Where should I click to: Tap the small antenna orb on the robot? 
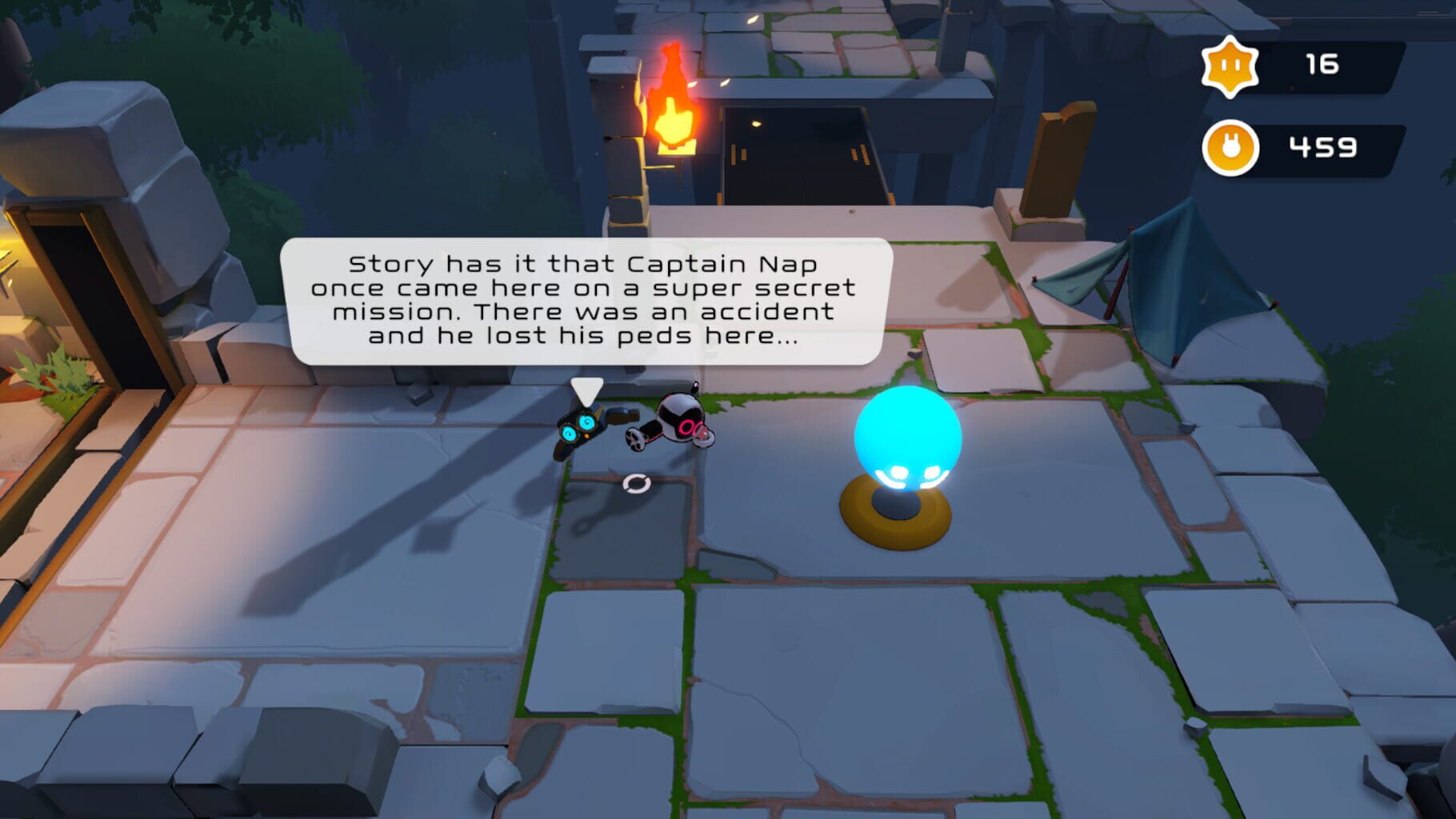coord(696,385)
